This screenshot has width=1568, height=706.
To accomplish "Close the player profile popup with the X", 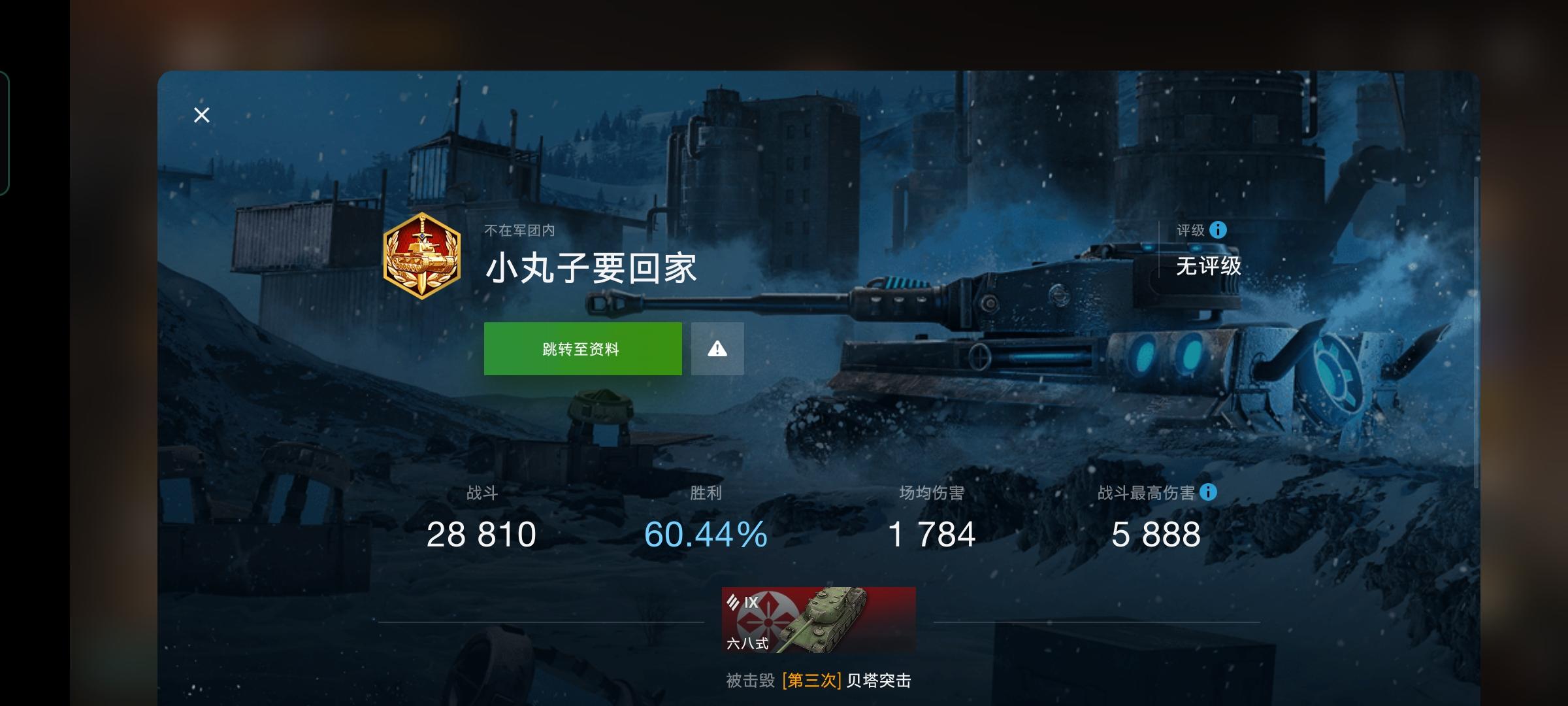I will tap(201, 115).
